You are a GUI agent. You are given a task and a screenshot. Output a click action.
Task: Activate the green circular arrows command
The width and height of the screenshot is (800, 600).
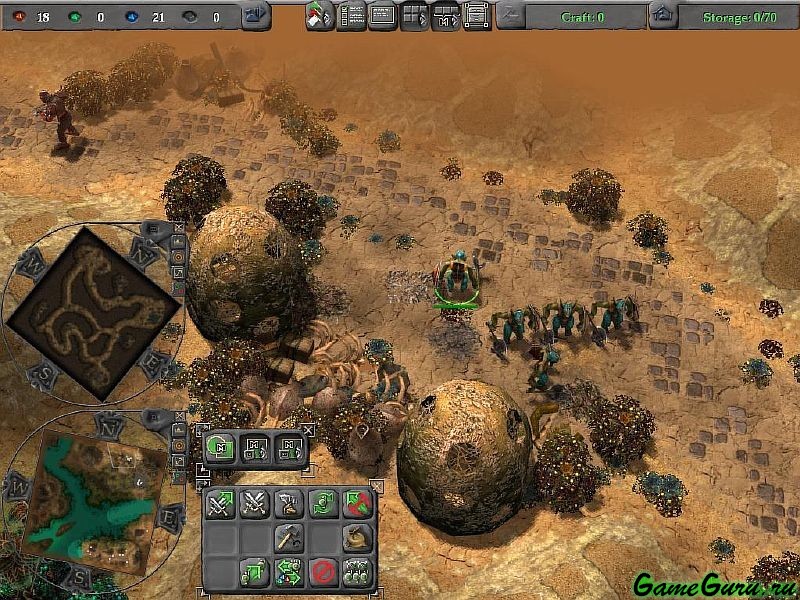322,504
